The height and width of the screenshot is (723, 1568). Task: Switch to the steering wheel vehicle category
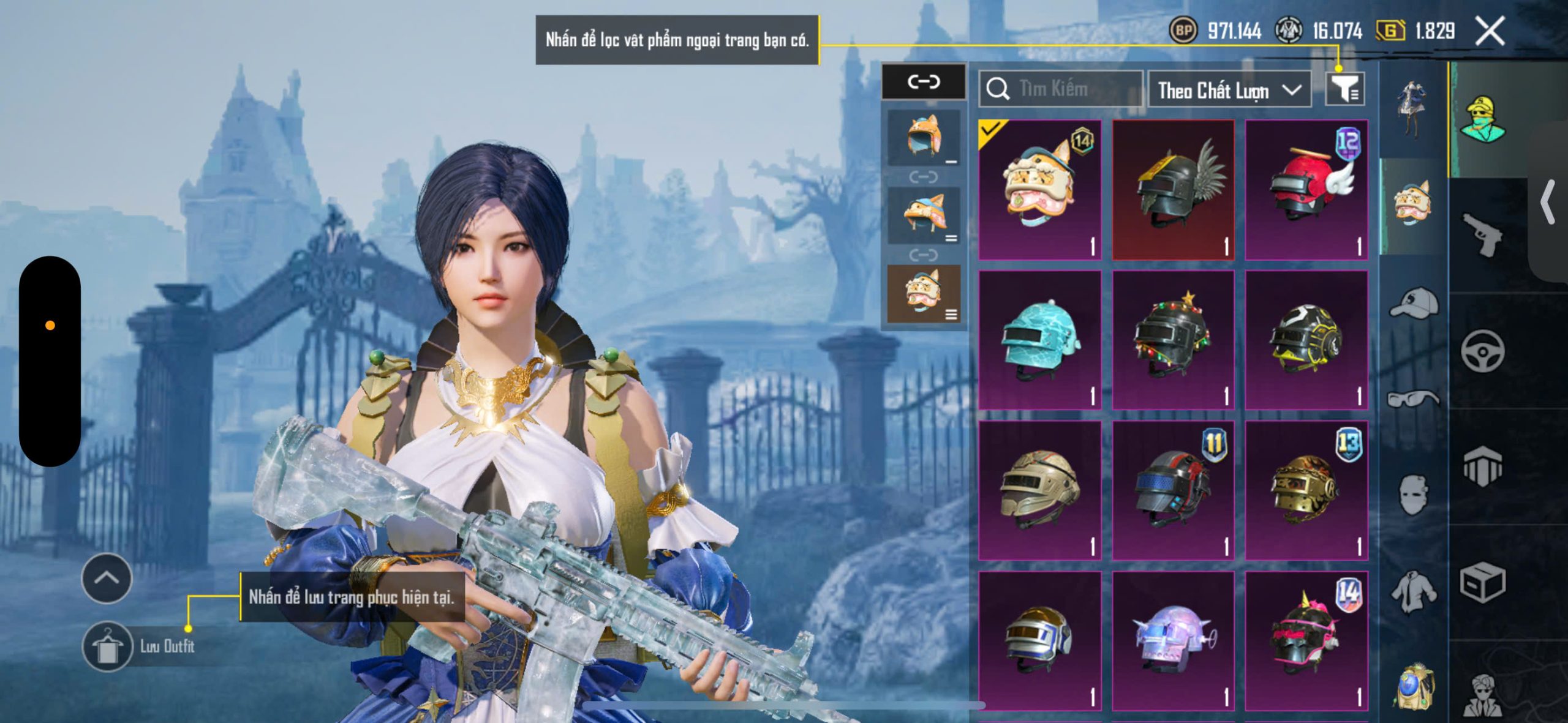tap(1482, 350)
